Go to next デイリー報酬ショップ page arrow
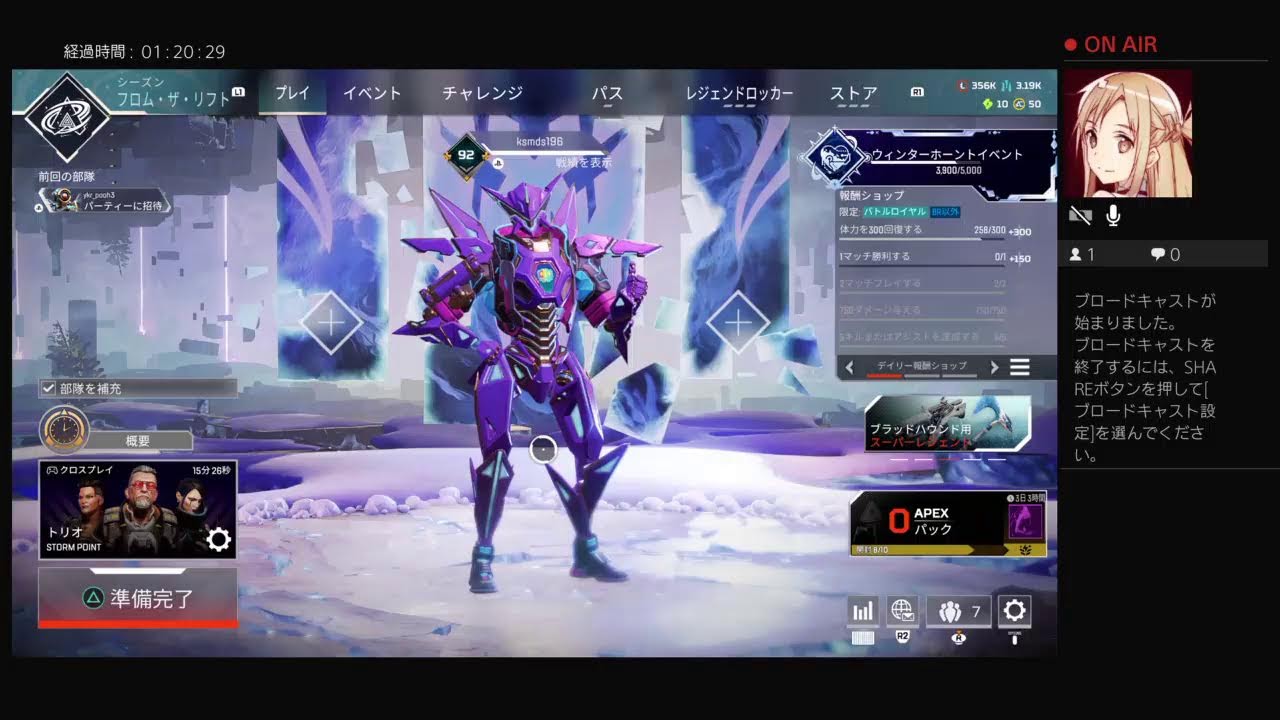Image resolution: width=1280 pixels, height=720 pixels. [x=994, y=367]
